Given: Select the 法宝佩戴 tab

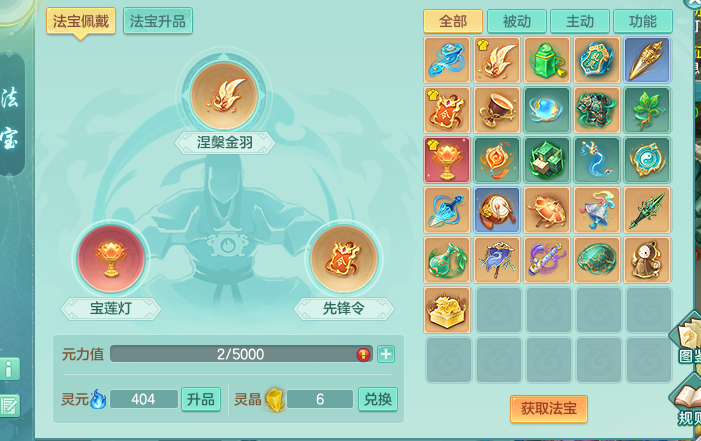Looking at the screenshot, I should (x=80, y=21).
